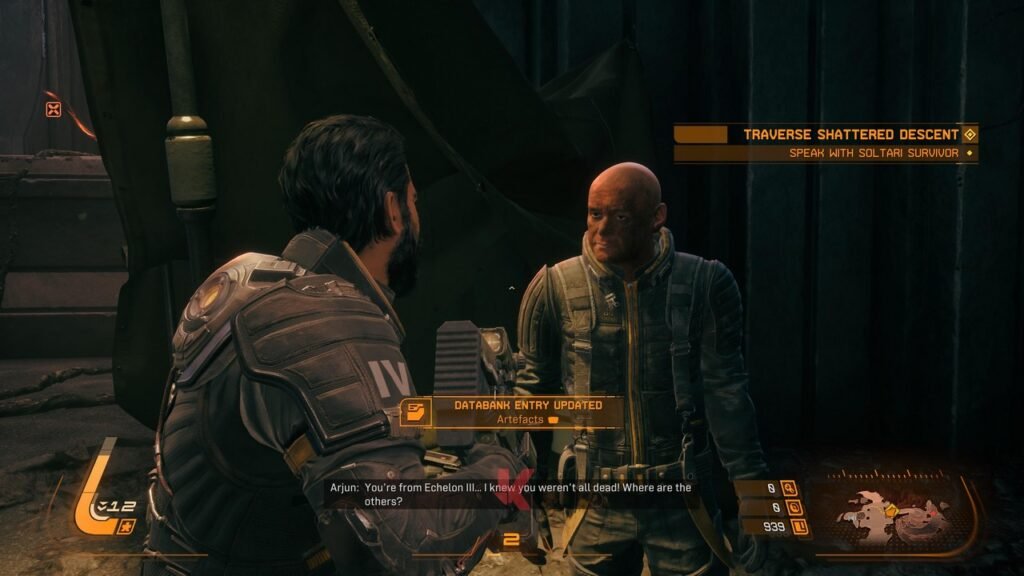Click the yellow player marker on the minimap
This screenshot has width=1024, height=576.
click(891, 510)
